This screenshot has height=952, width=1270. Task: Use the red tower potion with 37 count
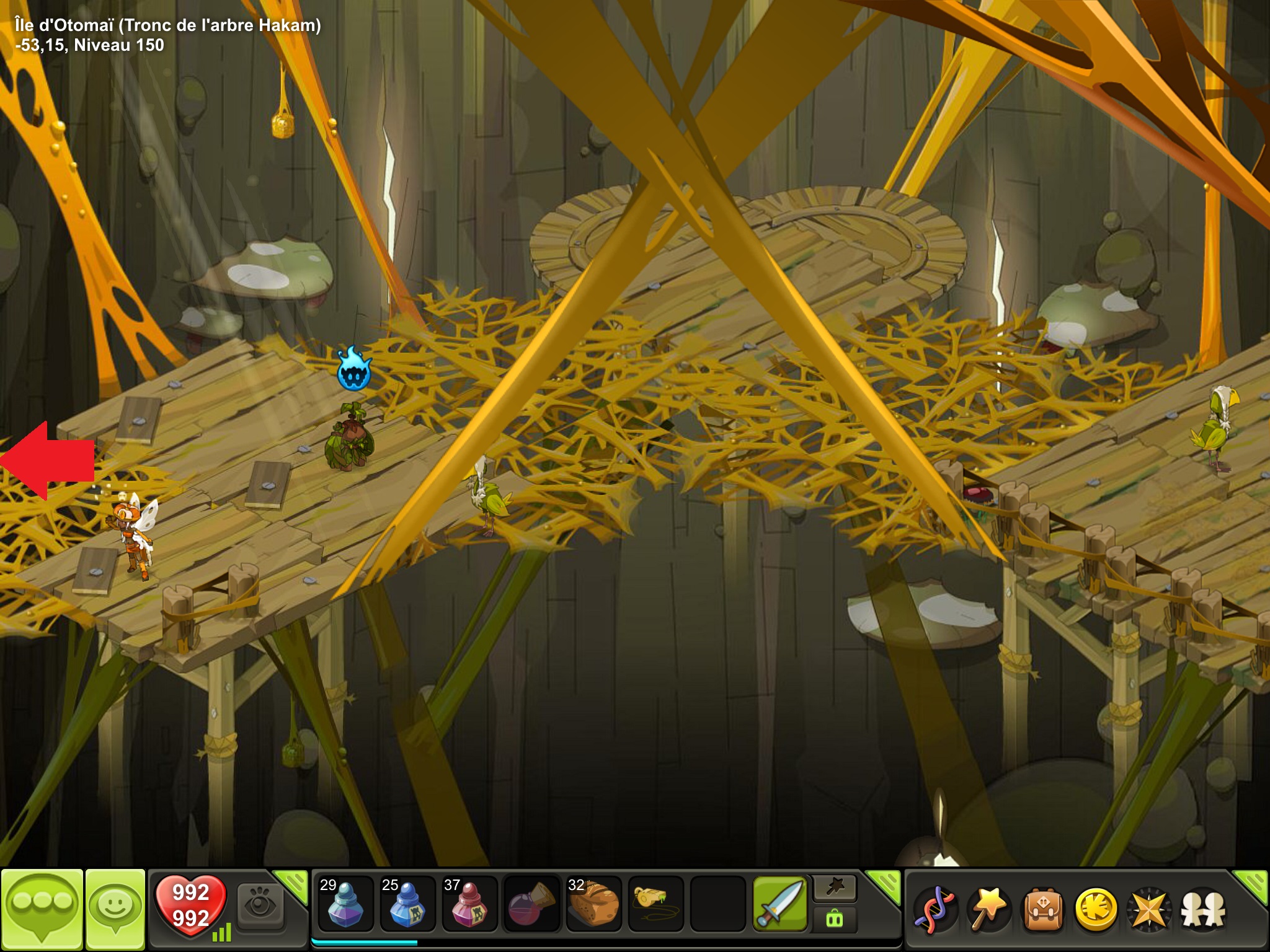pos(469,904)
